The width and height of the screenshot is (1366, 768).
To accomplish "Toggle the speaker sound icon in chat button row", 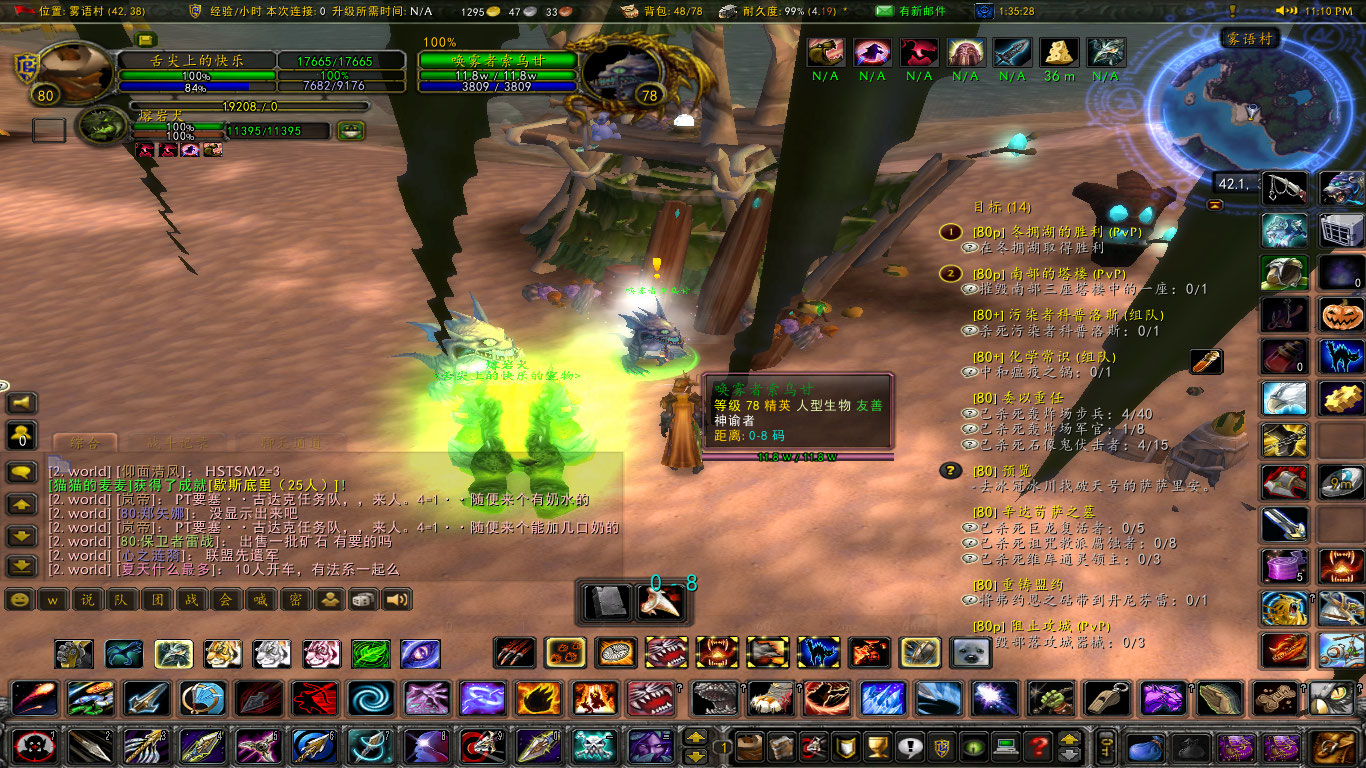I will coord(398,602).
